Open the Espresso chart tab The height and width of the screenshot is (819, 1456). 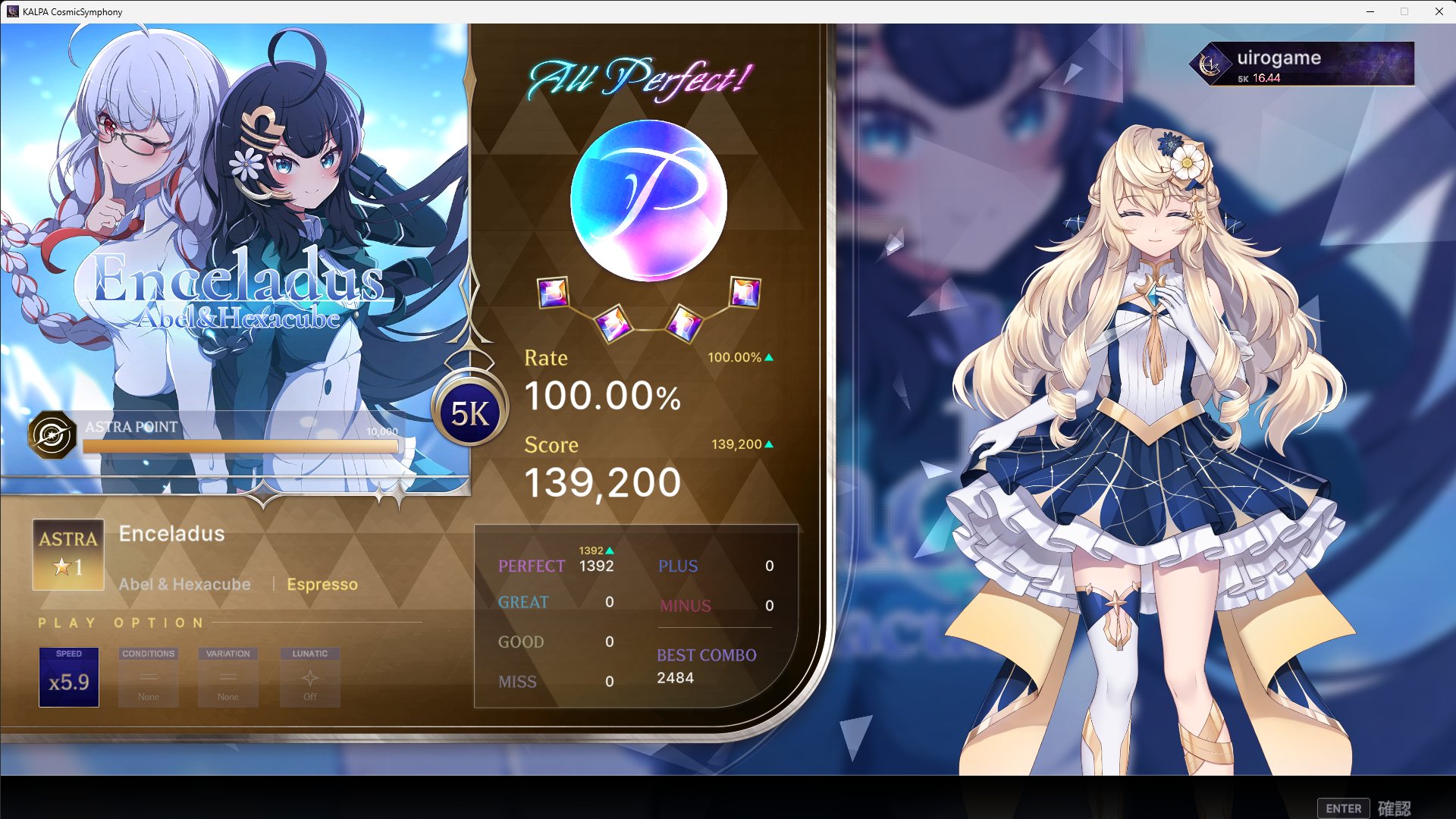click(322, 584)
